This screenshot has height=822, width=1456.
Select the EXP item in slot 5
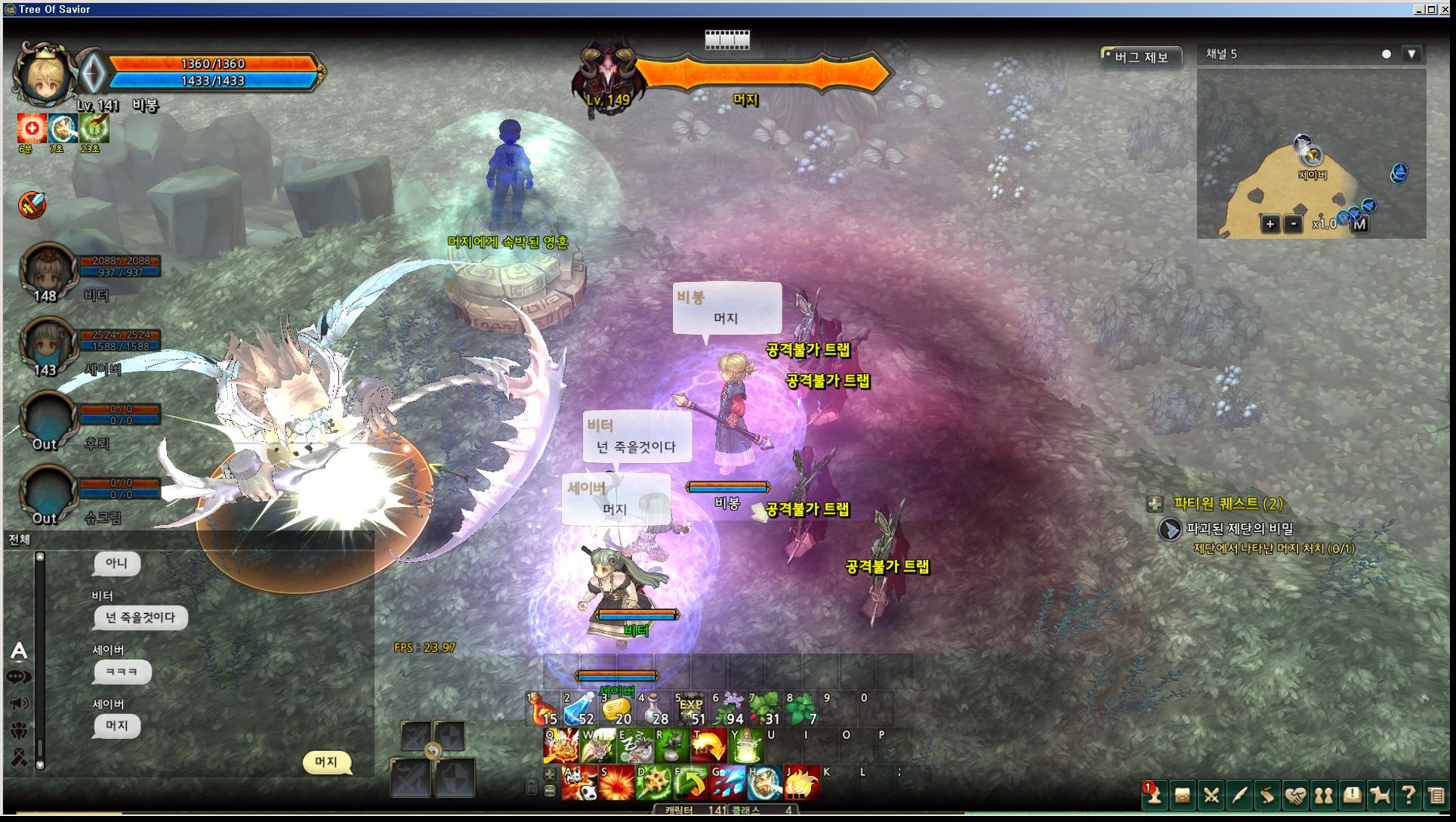[691, 709]
